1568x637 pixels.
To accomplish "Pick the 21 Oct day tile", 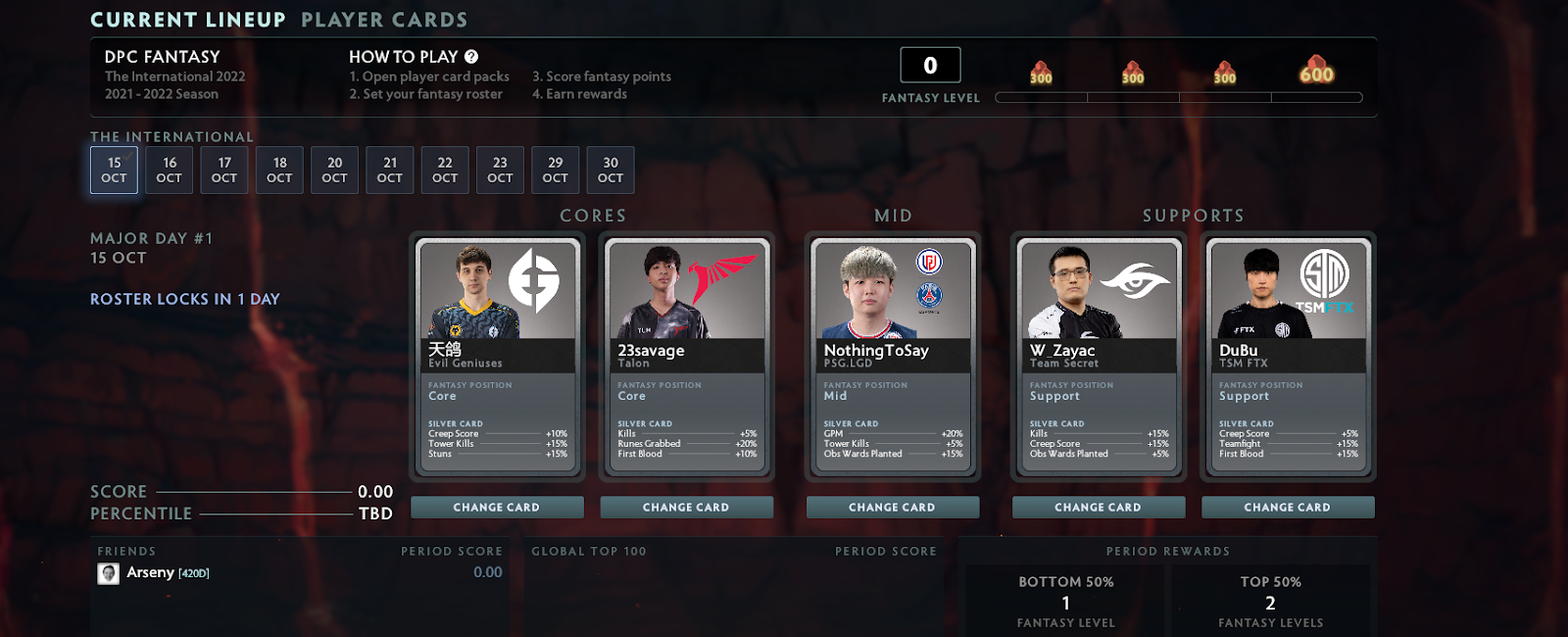I will pyautogui.click(x=390, y=170).
